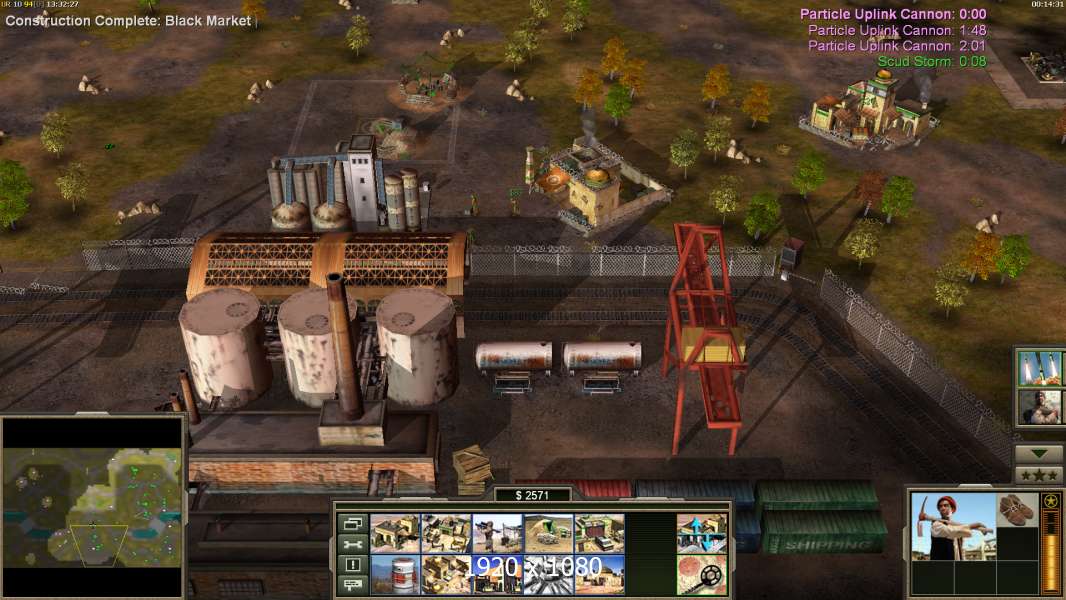Viewport: 1066px width, 600px height.
Task: Collapse the shortcut panel with down arrow
Action: (1039, 453)
